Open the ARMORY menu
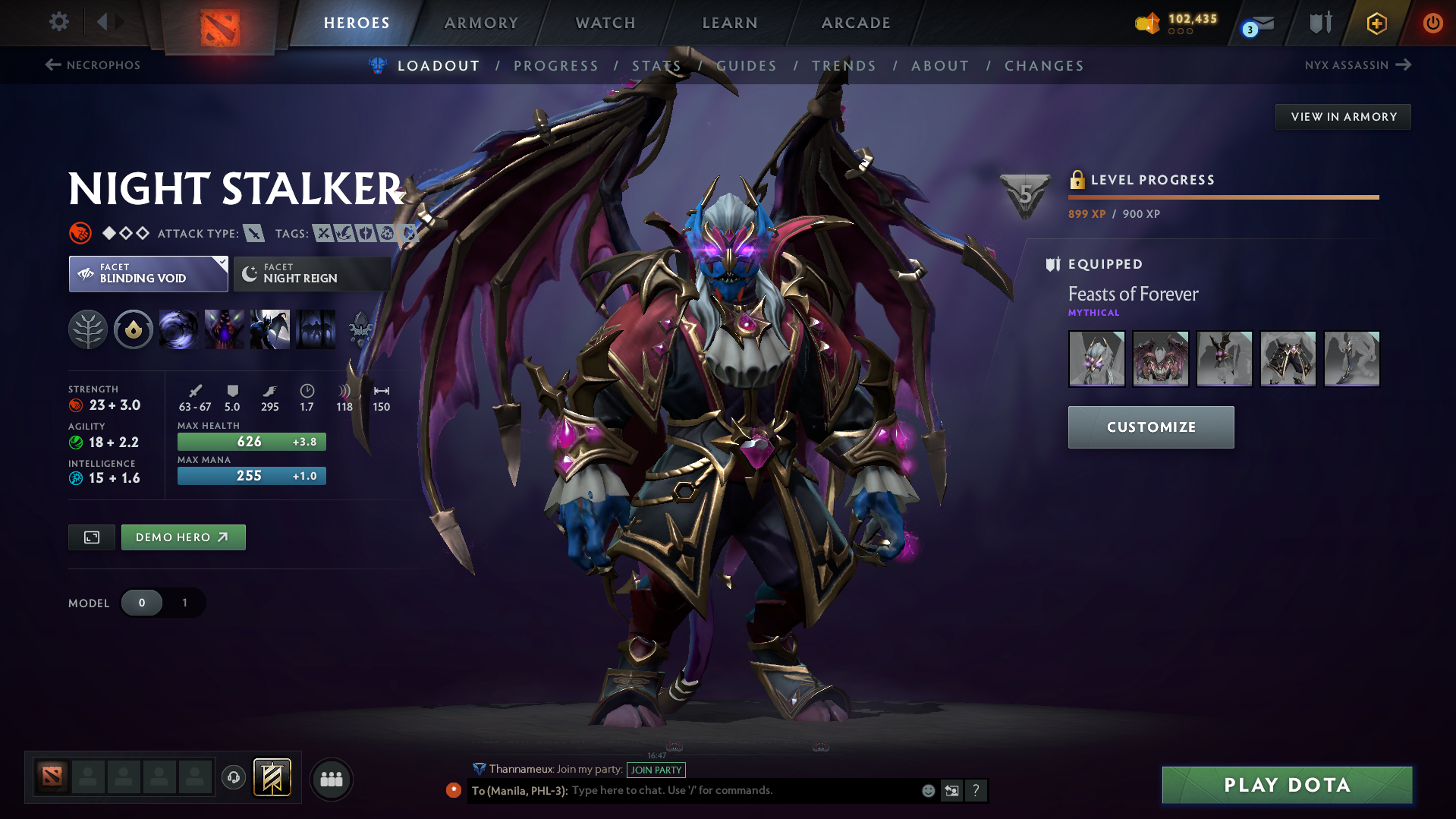This screenshot has width=1456, height=819. point(481,23)
